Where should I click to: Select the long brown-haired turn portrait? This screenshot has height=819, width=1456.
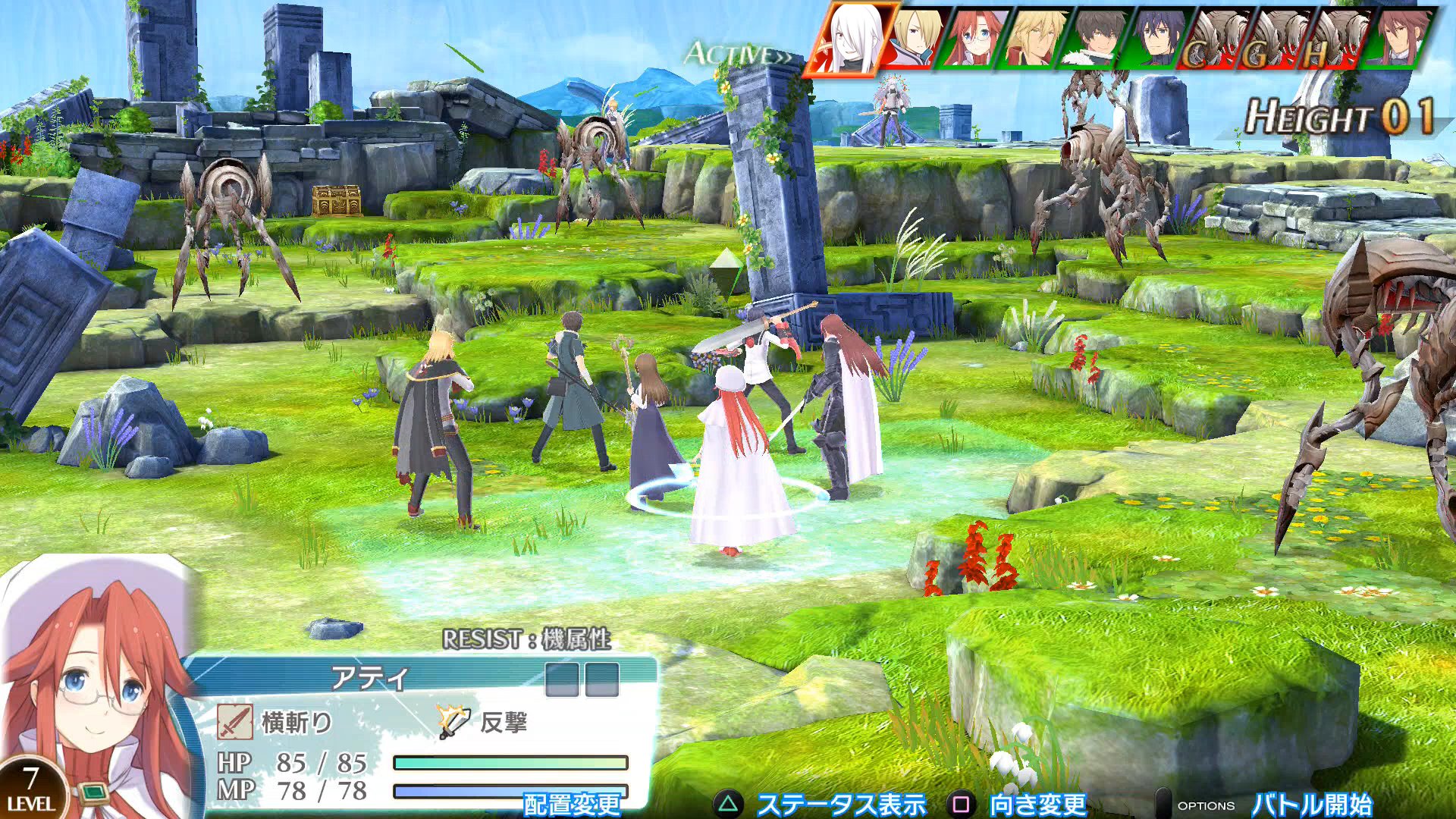point(1399,38)
